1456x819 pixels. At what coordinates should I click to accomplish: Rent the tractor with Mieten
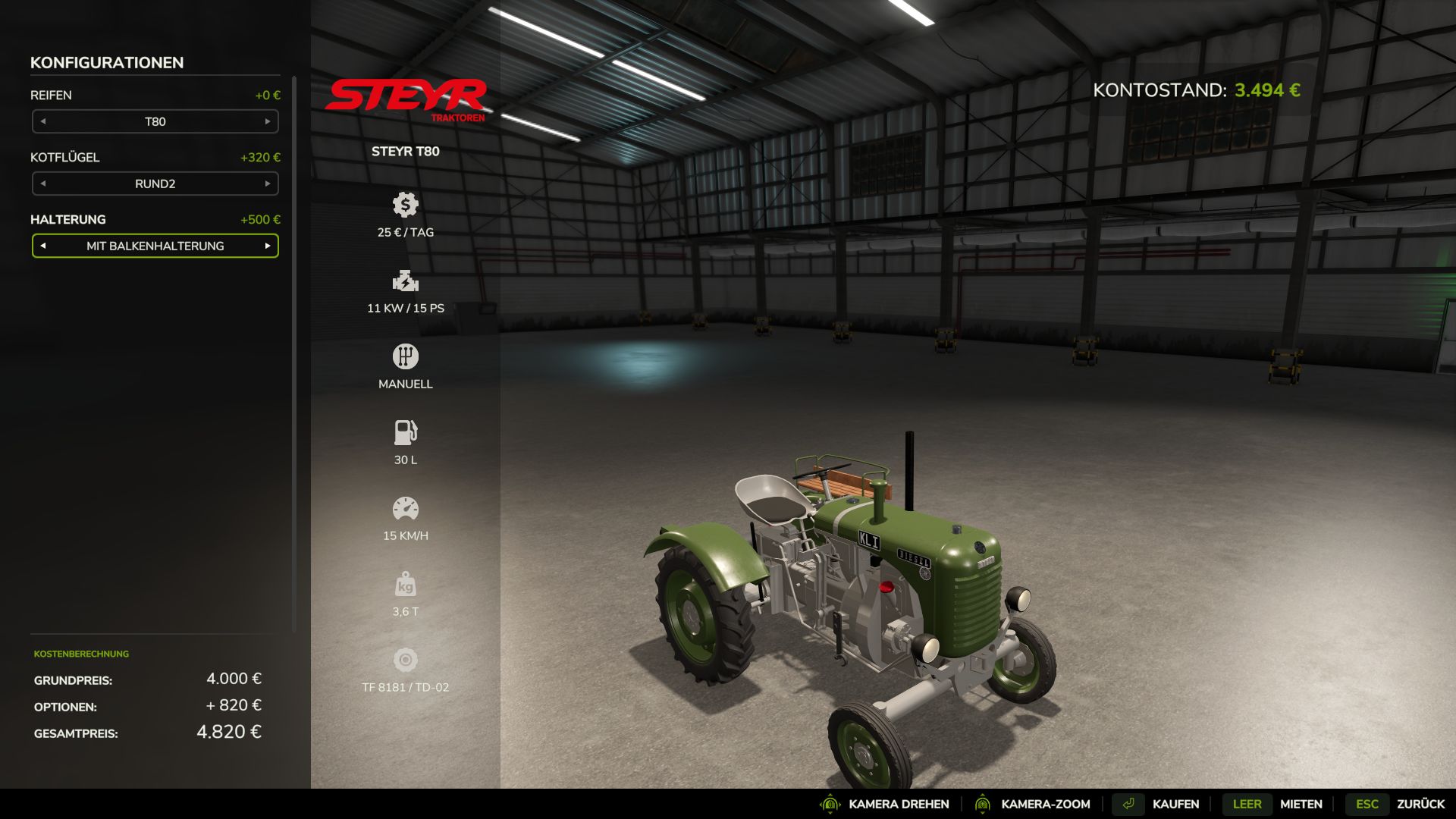pos(1300,804)
